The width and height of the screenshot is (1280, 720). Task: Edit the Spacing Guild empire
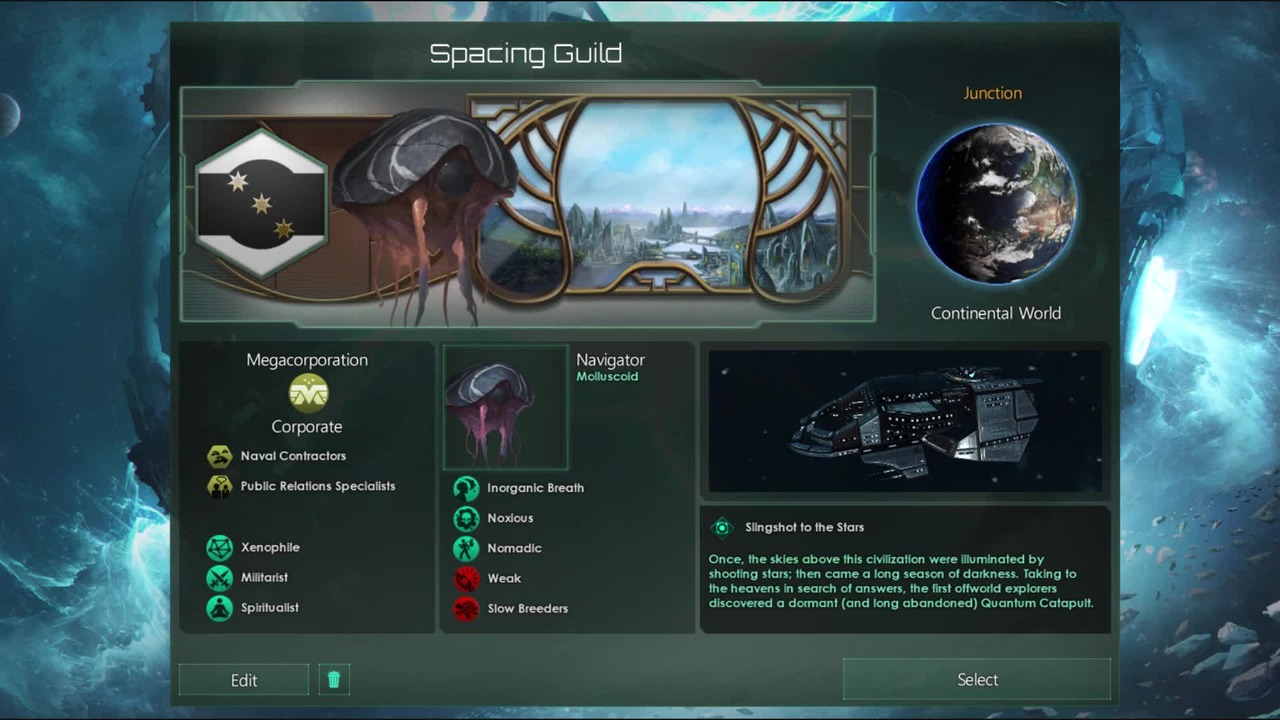(244, 680)
